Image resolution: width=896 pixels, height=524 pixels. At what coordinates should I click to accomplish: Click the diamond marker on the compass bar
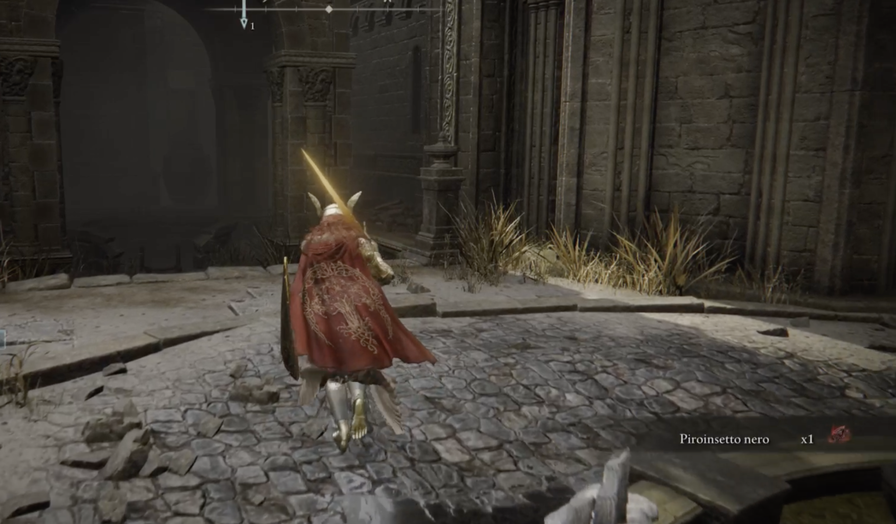(x=329, y=9)
